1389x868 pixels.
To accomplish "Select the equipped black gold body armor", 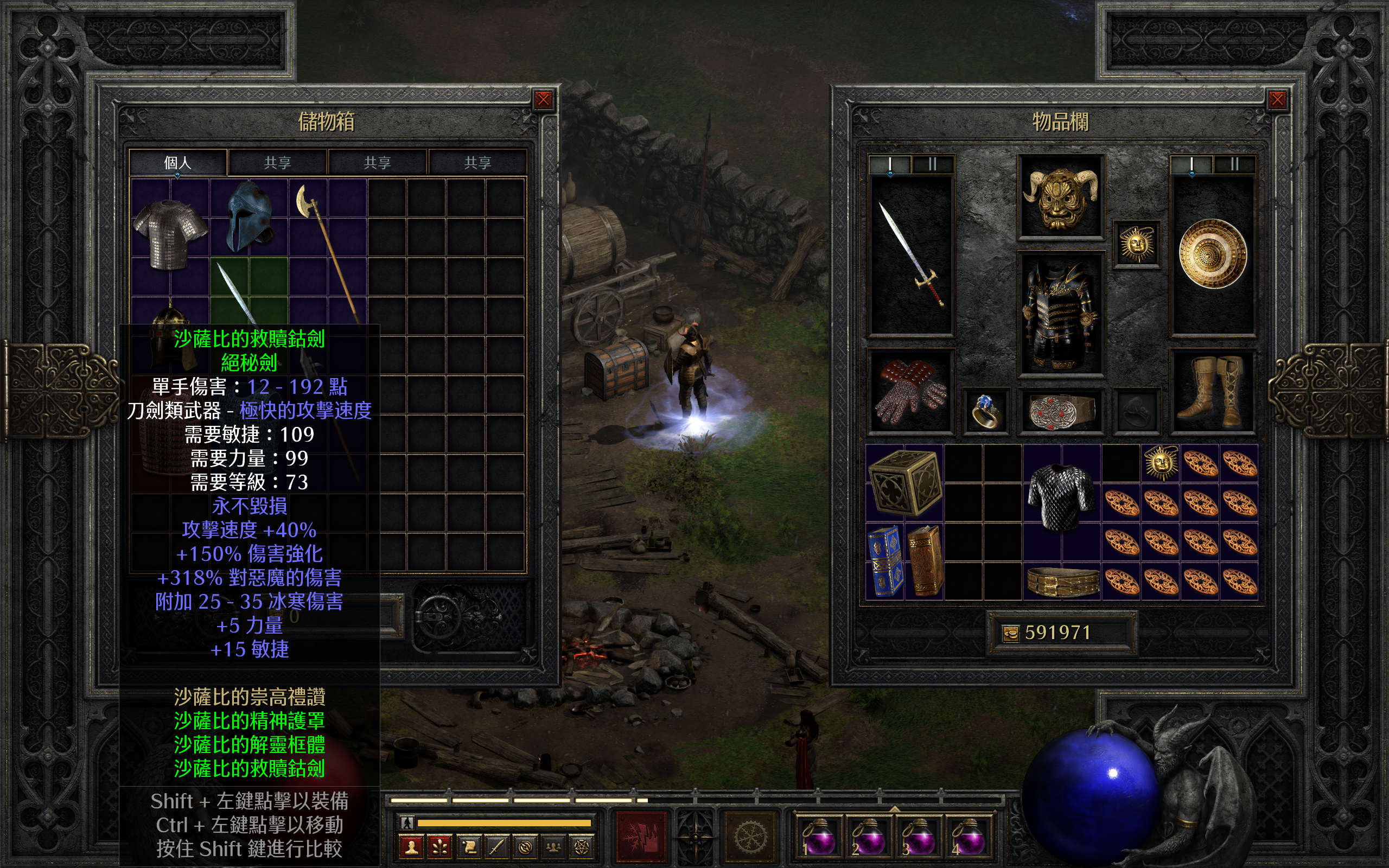I will pyautogui.click(x=1061, y=315).
